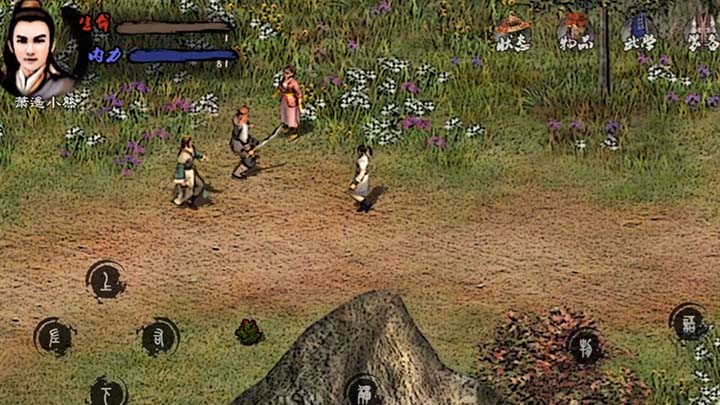Tap the 右 right direction button
Viewport: 720px width, 405px height.
click(x=159, y=337)
